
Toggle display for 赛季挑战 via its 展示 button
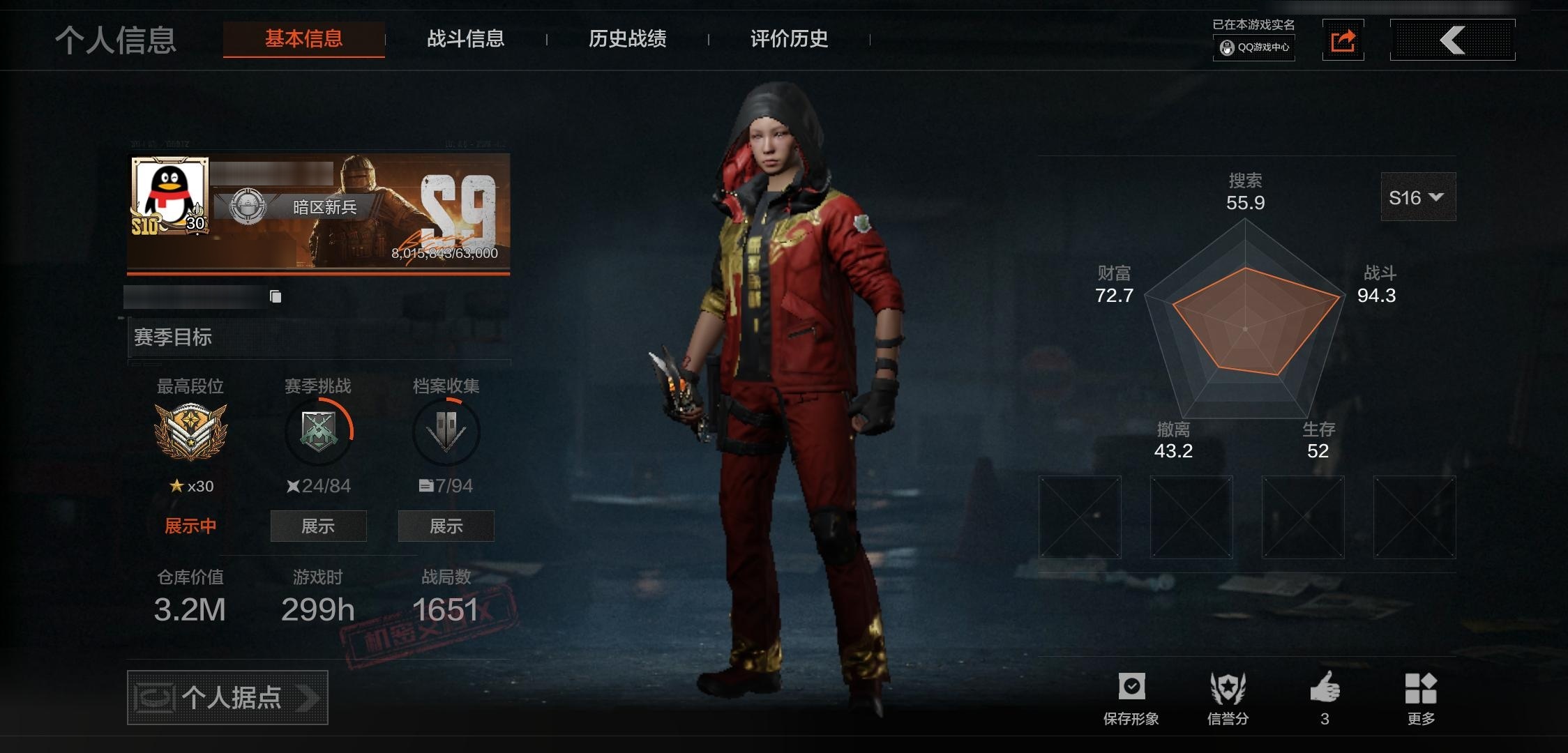(x=318, y=526)
